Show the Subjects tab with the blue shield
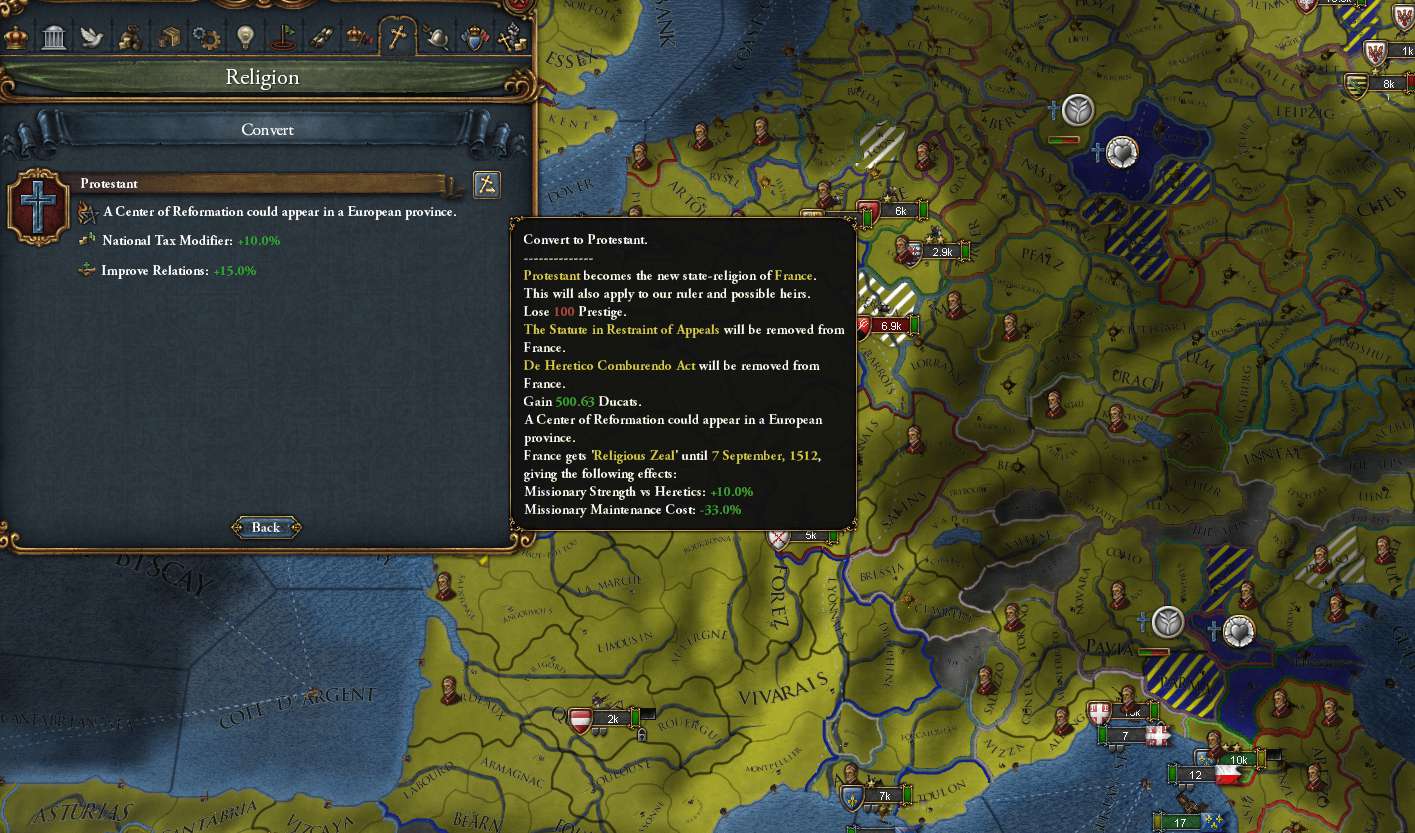This screenshot has height=833, width=1415. coord(473,38)
